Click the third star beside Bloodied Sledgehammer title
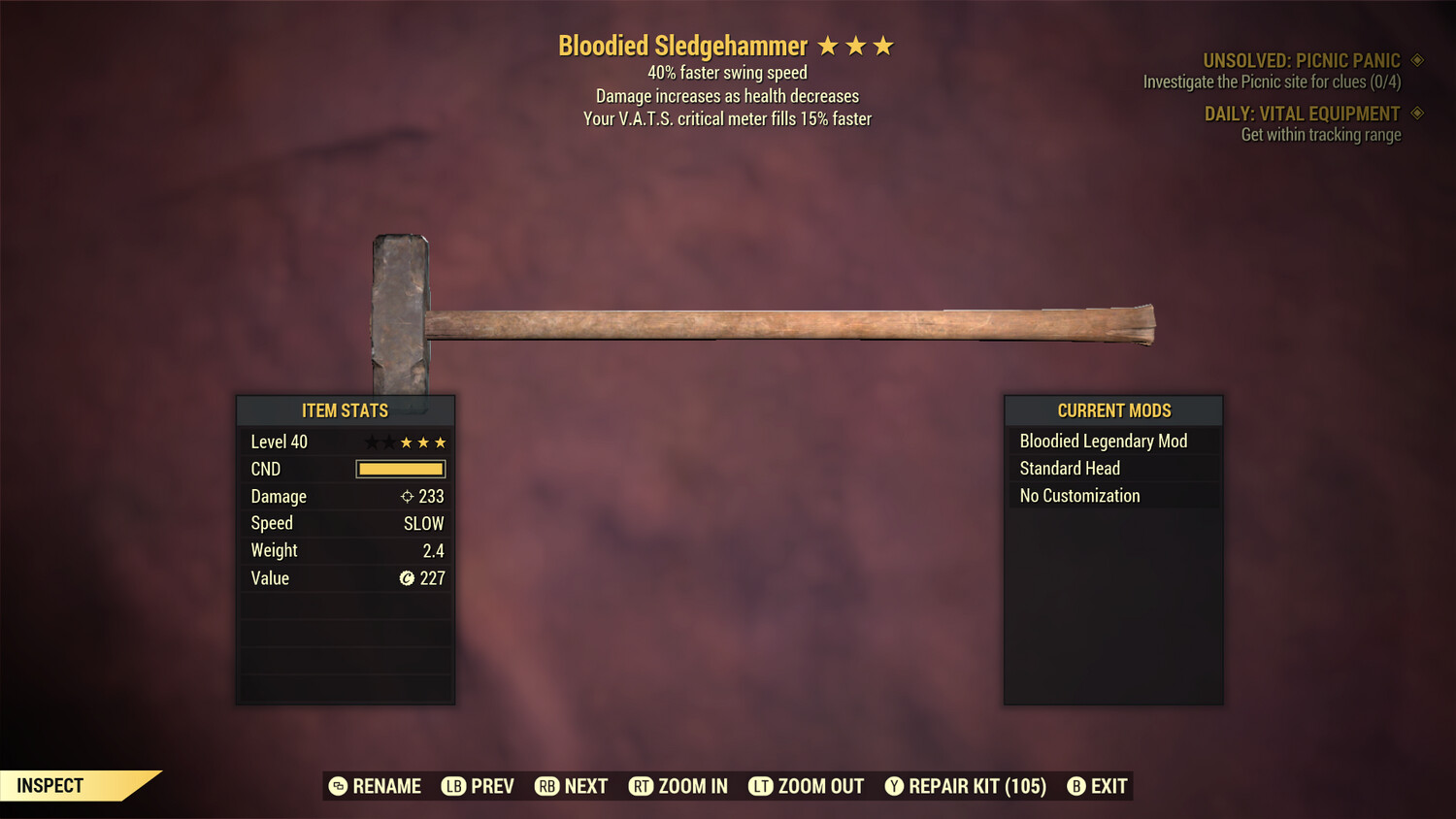Image resolution: width=1456 pixels, height=819 pixels. click(x=884, y=45)
